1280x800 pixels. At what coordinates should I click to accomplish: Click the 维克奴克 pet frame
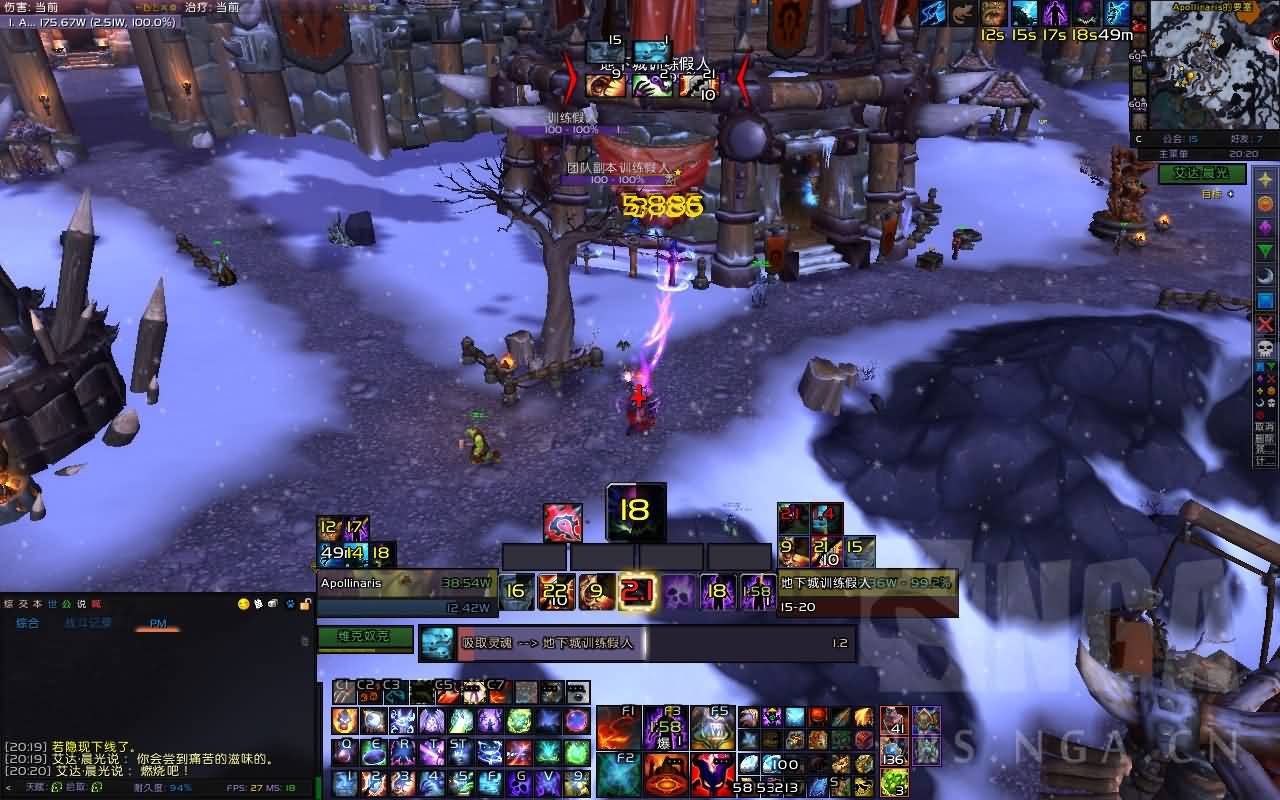(x=365, y=636)
